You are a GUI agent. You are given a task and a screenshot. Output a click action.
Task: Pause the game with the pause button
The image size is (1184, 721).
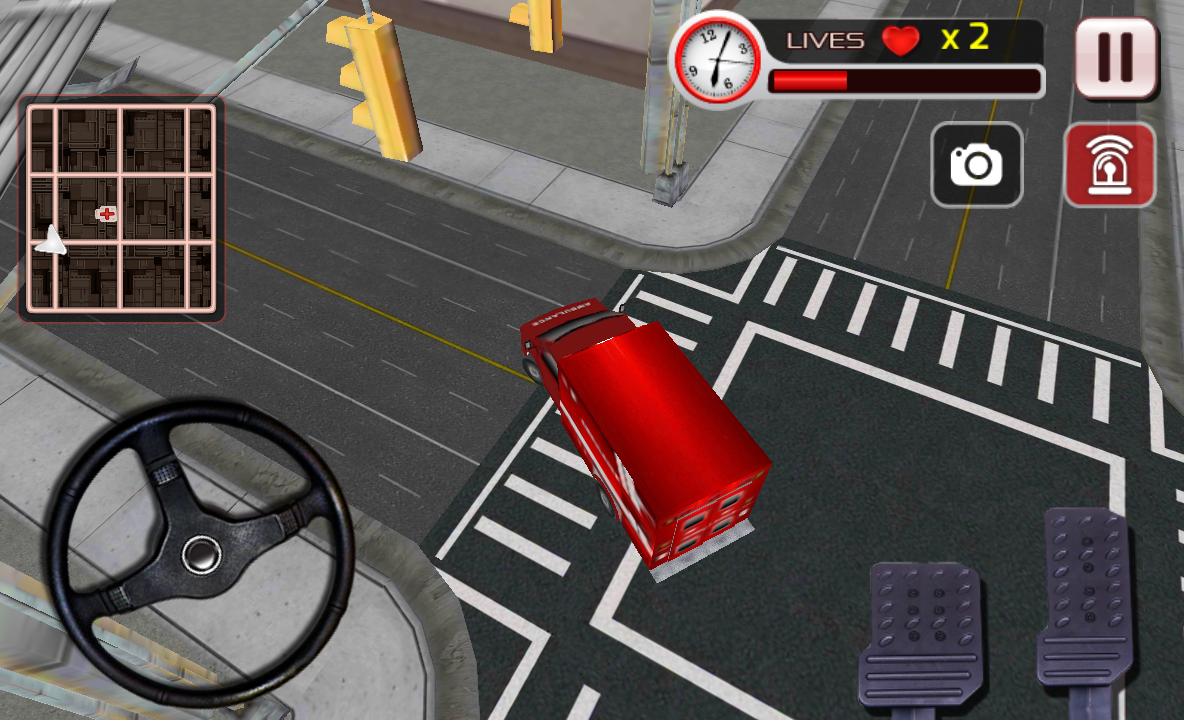click(x=1116, y=58)
